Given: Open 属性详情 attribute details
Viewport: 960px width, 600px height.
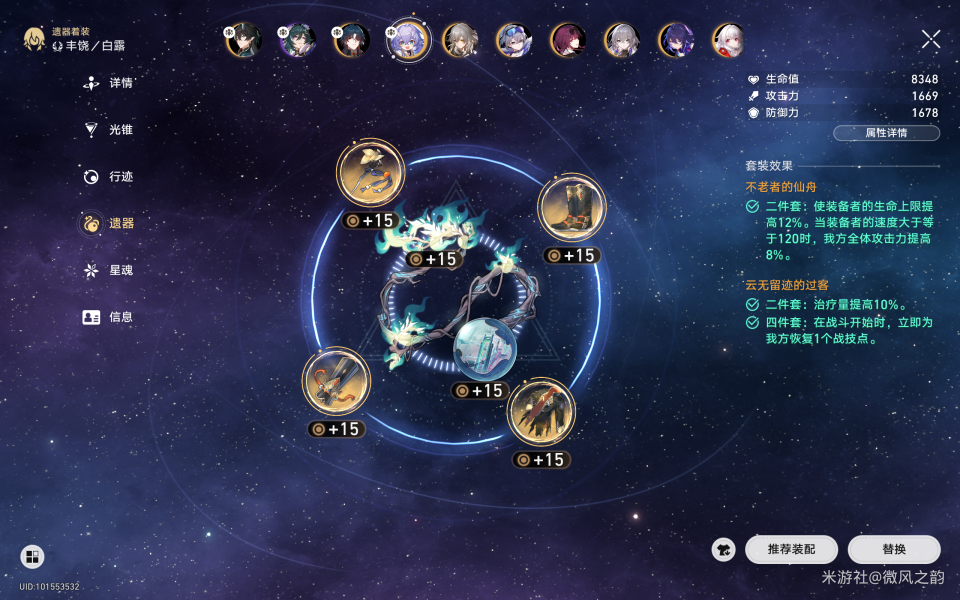Looking at the screenshot, I should (886, 133).
